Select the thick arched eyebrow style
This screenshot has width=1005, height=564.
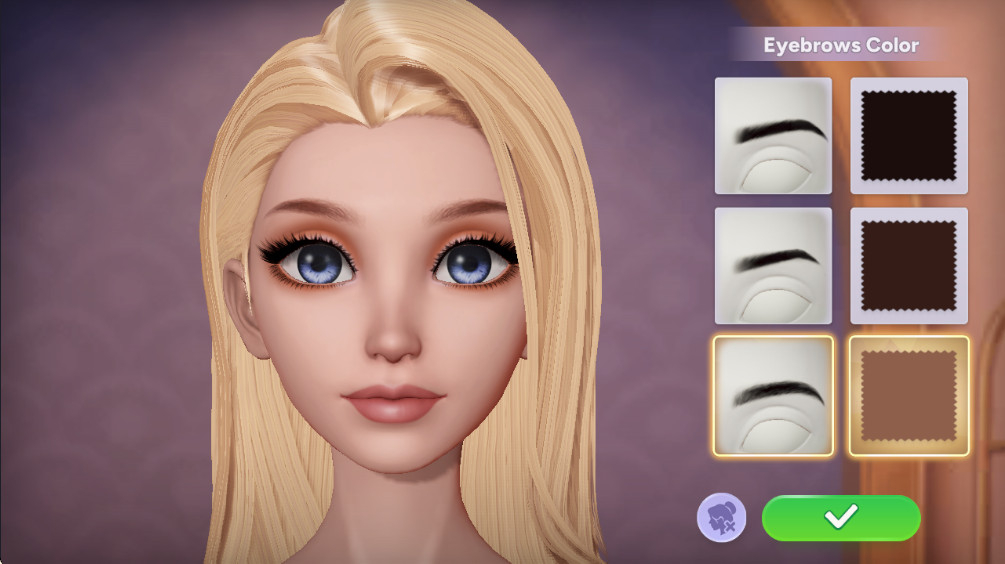773,136
